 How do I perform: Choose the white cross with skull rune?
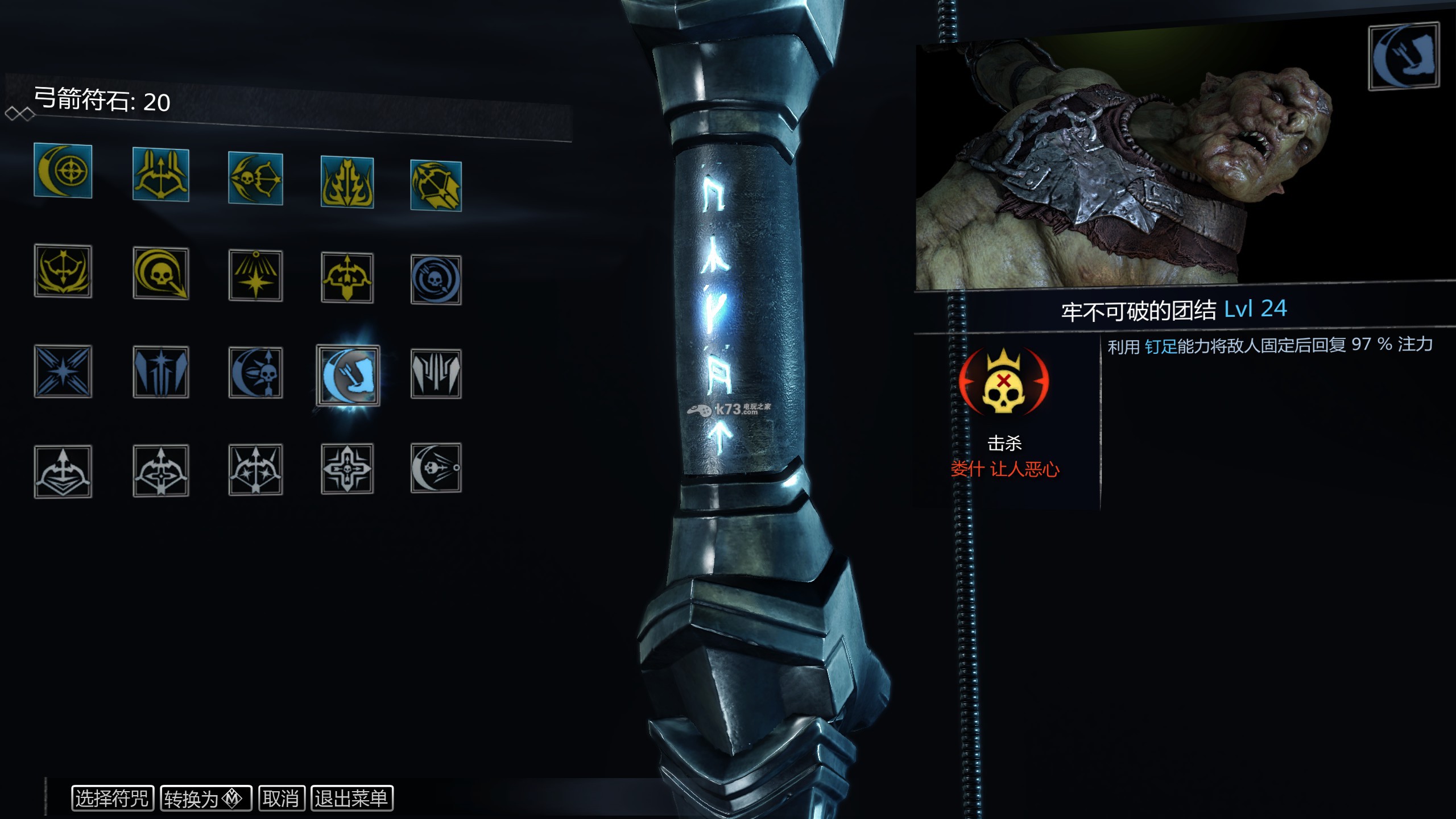tap(347, 469)
